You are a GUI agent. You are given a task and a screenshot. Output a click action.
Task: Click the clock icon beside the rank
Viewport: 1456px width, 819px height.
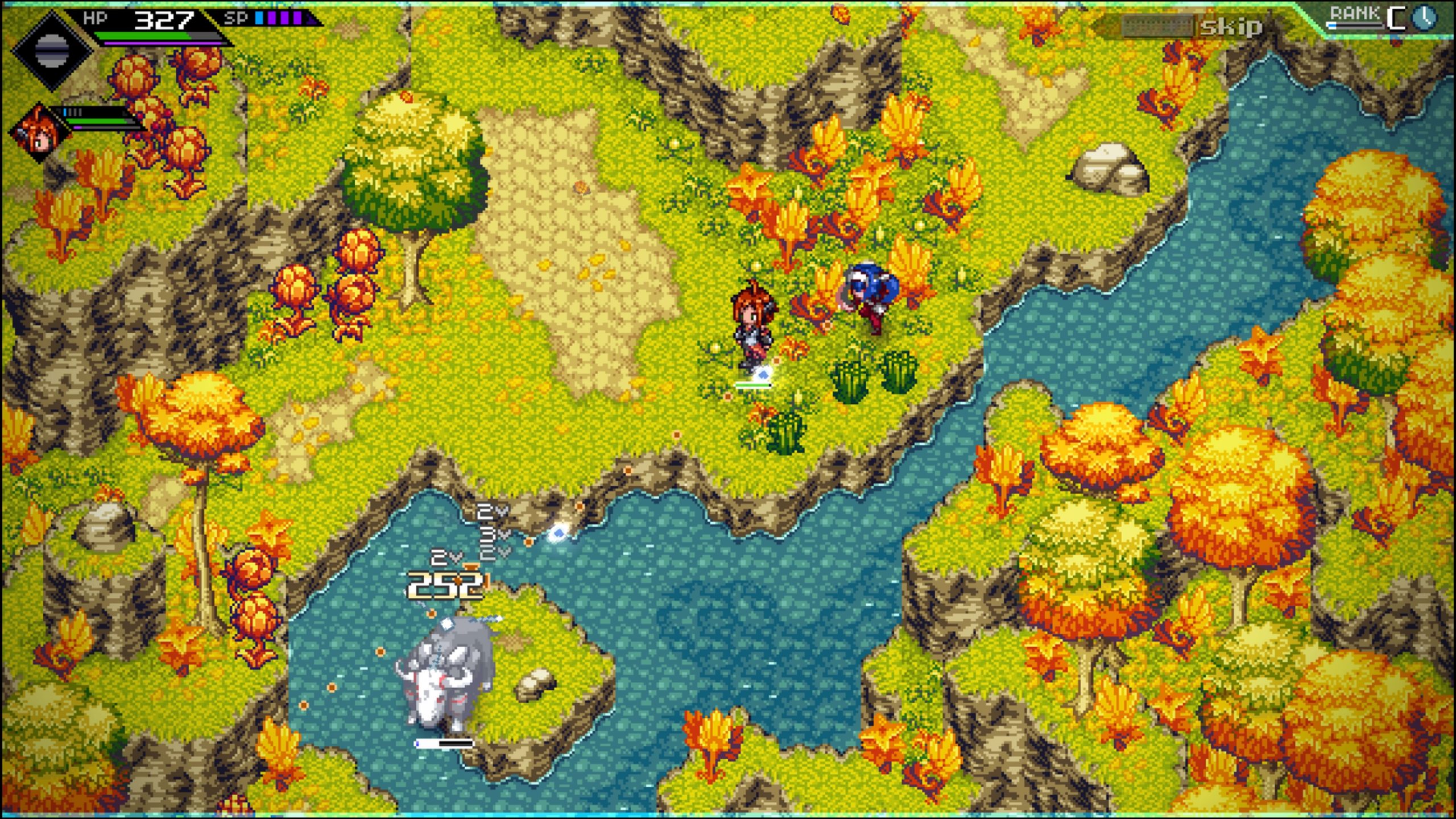[1424, 18]
